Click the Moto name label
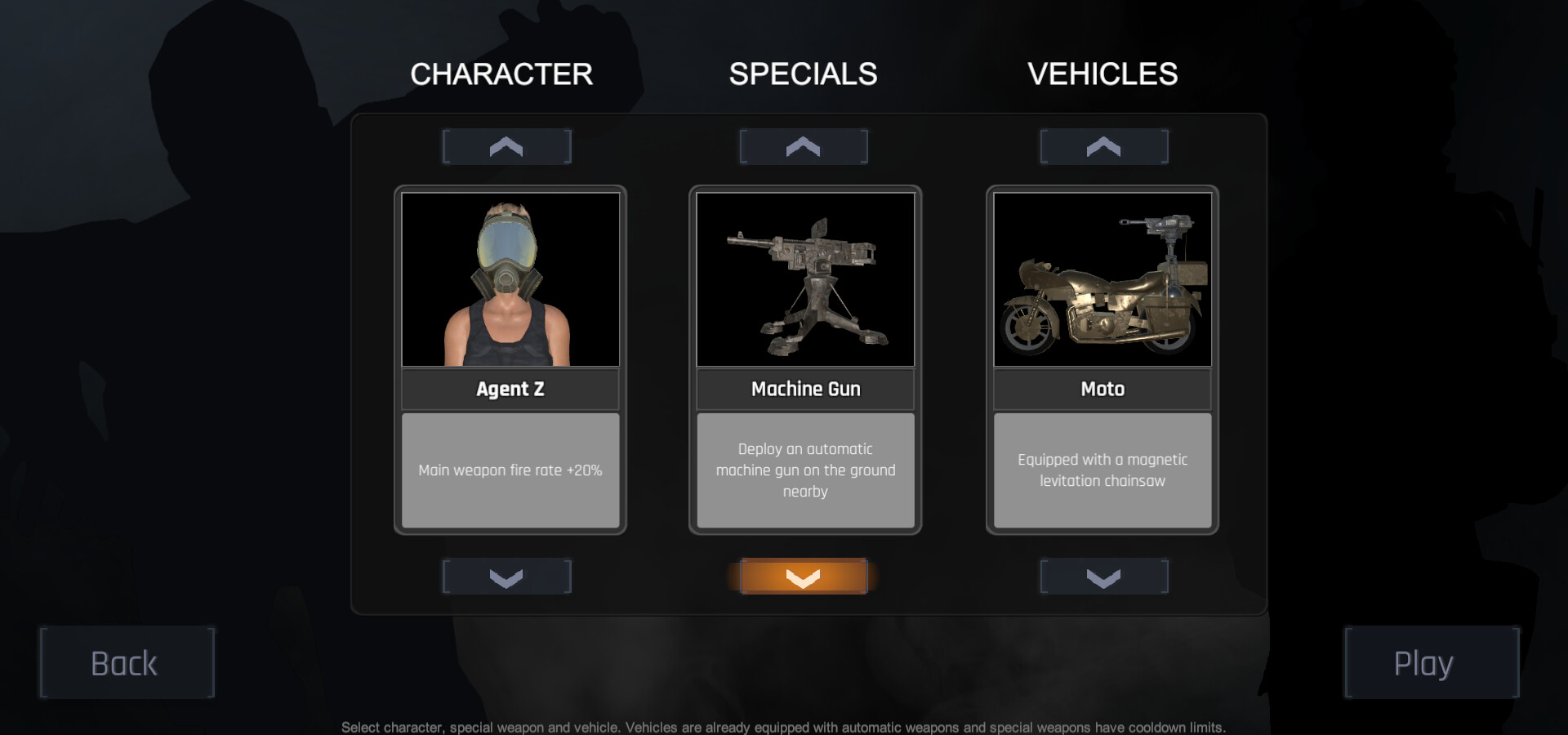Viewport: 1568px width, 735px height. pos(1102,390)
